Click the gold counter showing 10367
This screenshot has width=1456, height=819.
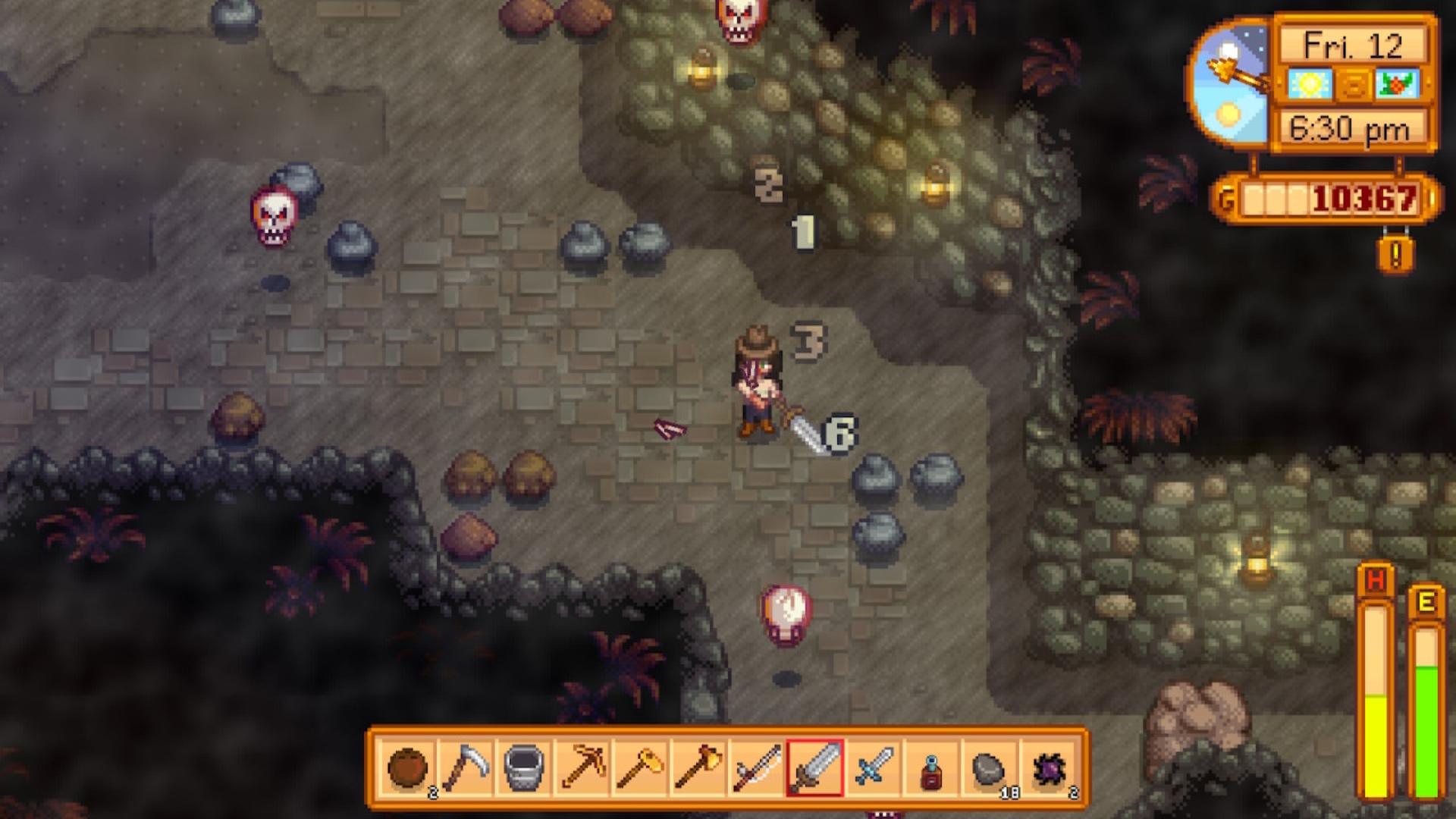(x=1364, y=198)
